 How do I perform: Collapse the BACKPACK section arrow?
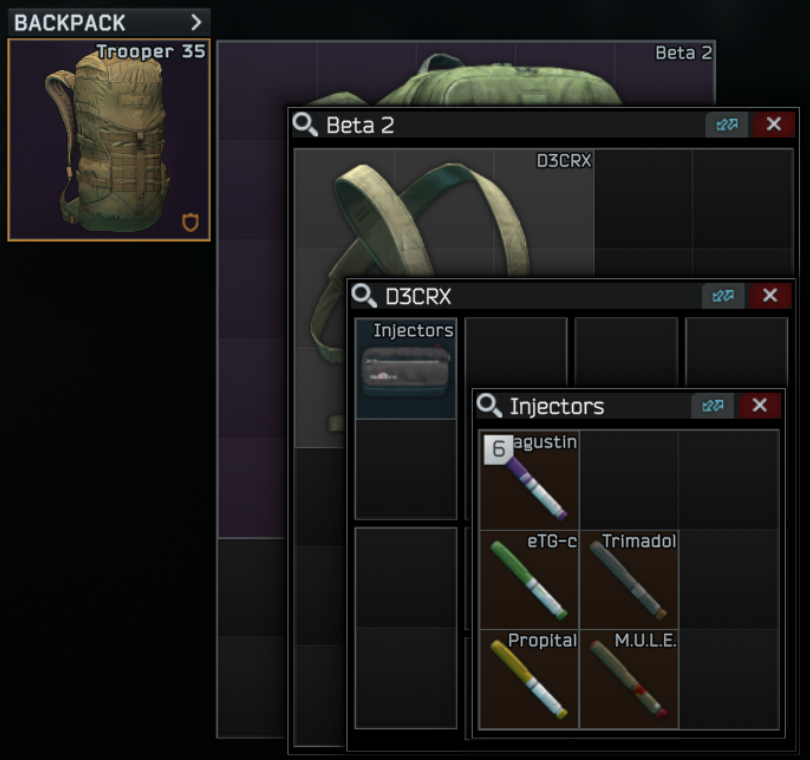pos(196,22)
